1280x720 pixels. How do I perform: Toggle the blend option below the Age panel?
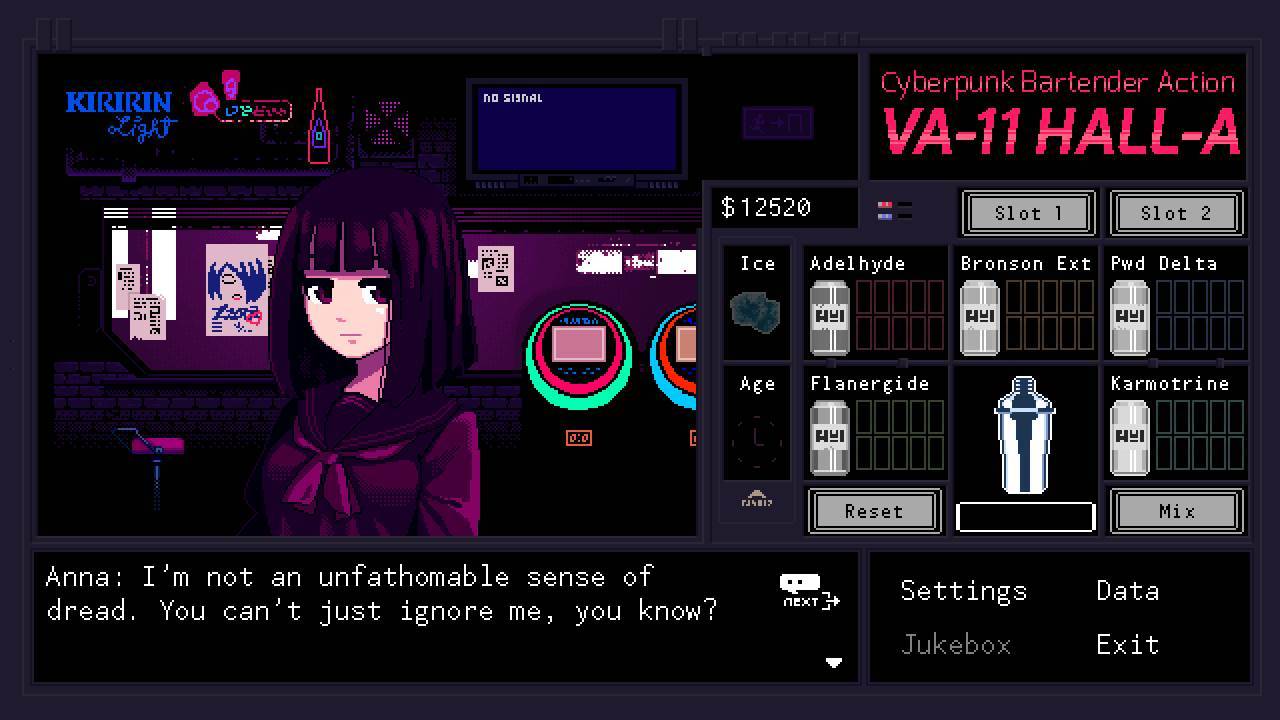(756, 503)
